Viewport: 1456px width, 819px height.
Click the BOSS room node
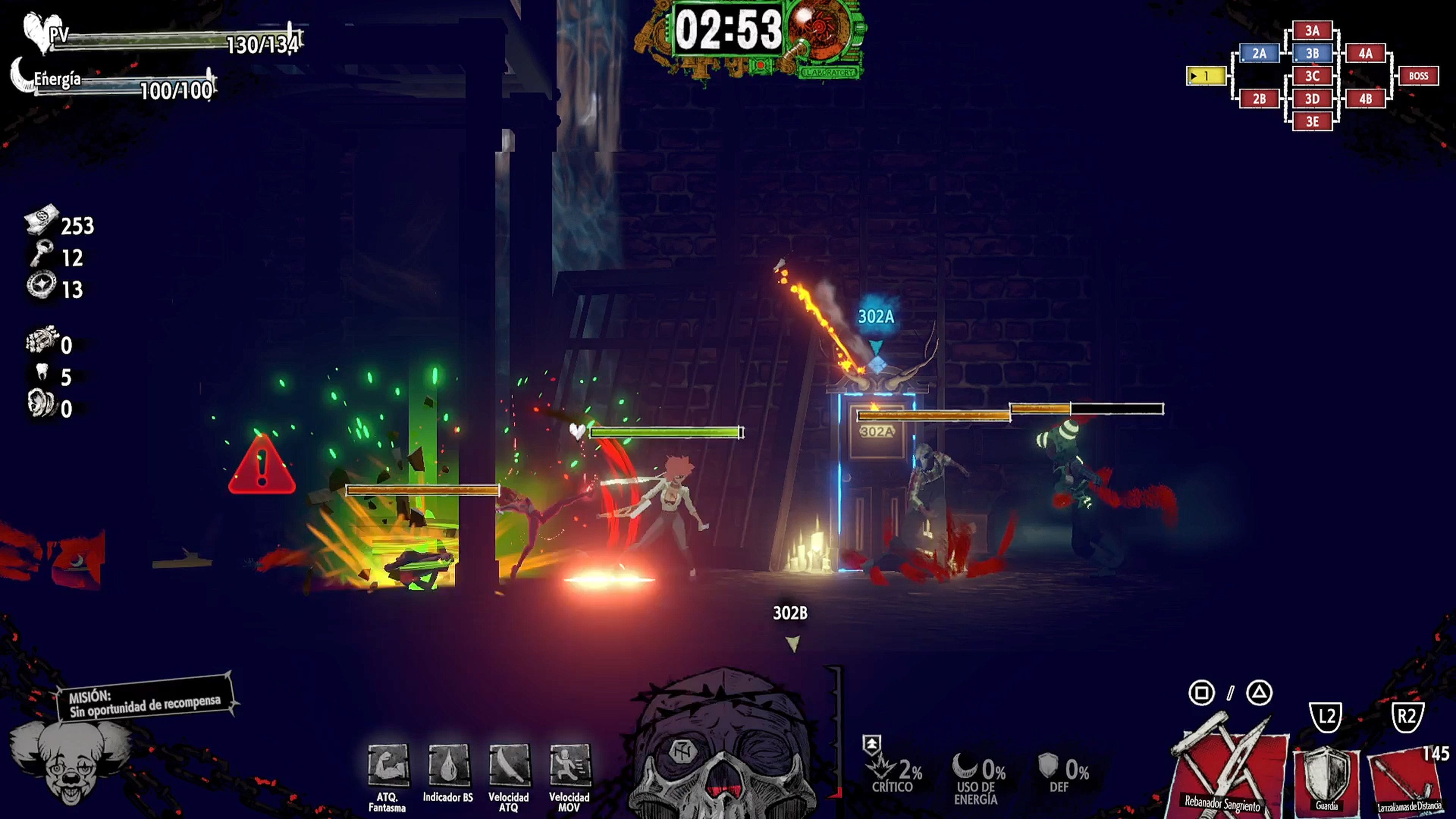(1418, 76)
